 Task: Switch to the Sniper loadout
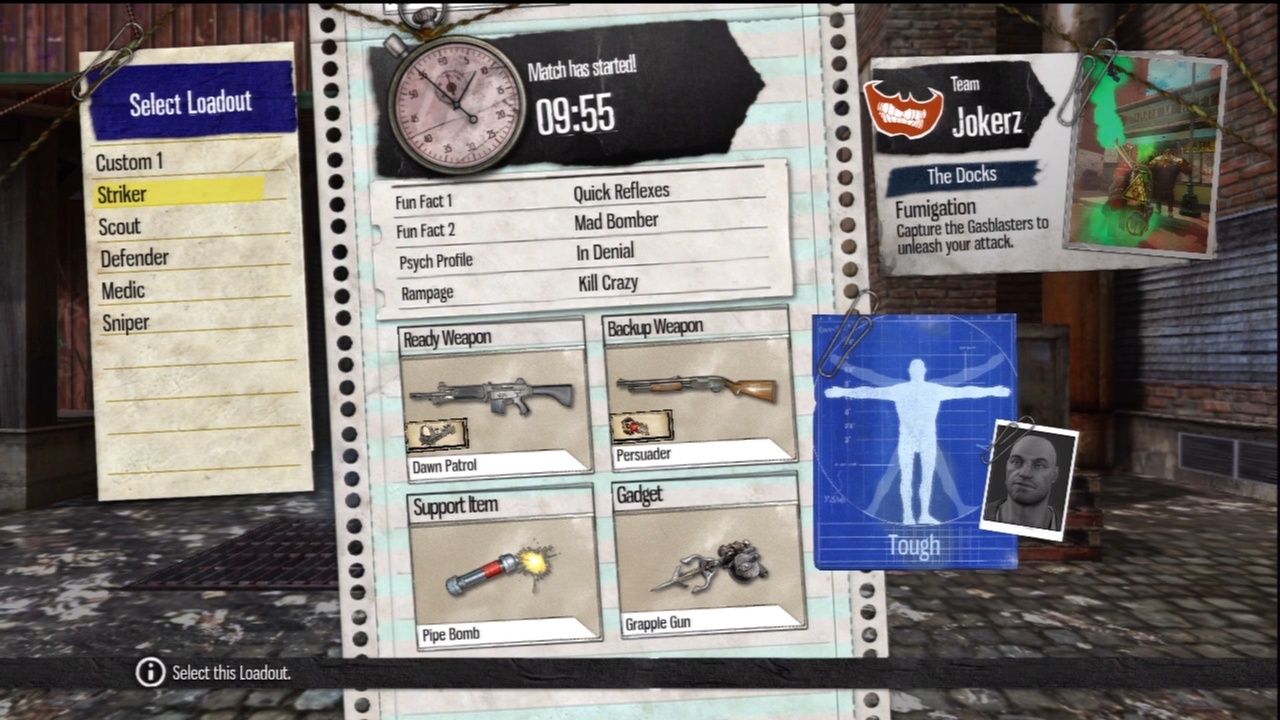pyautogui.click(x=125, y=322)
